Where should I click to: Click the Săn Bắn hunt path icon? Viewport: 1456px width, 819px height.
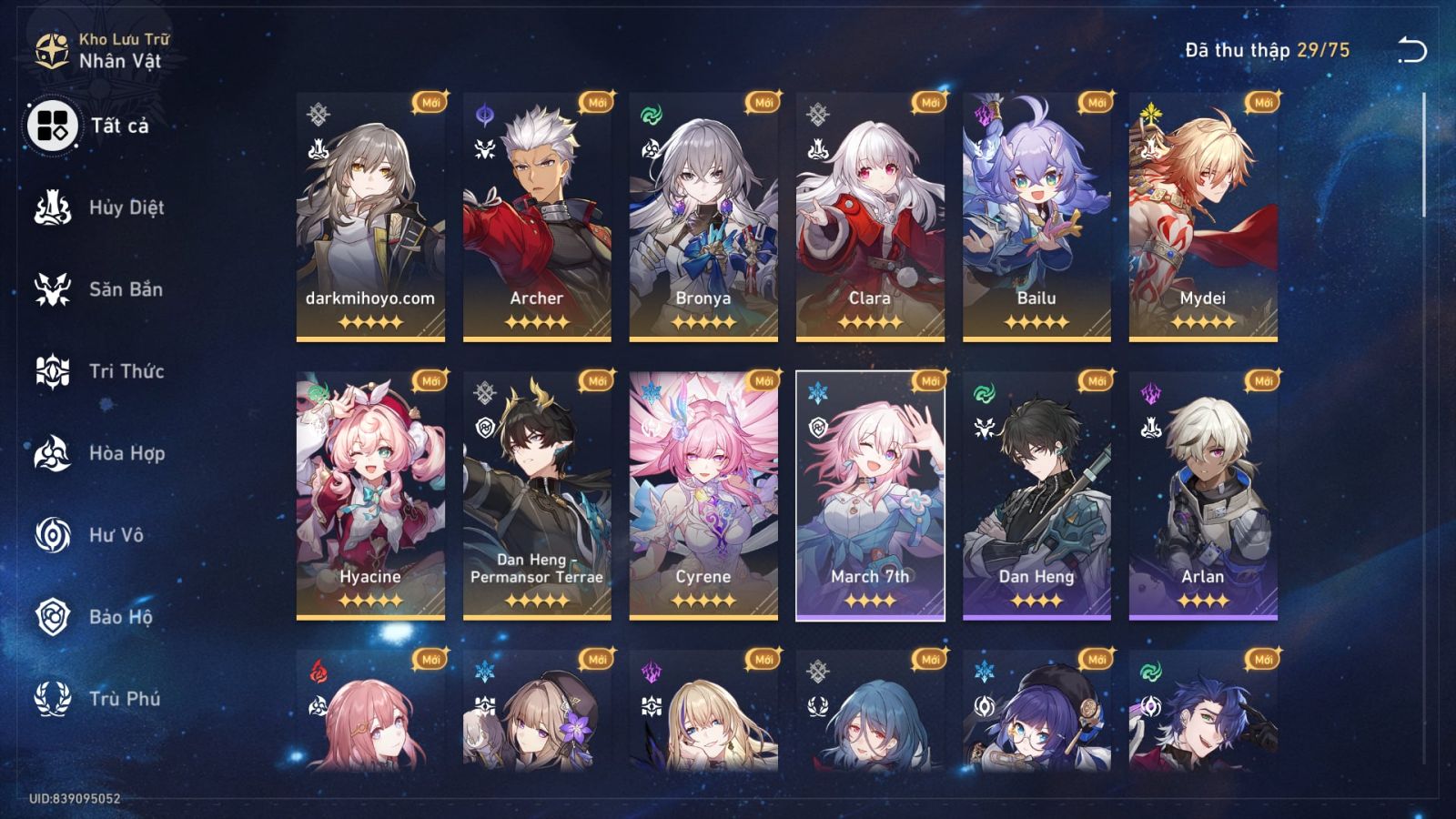click(x=55, y=289)
